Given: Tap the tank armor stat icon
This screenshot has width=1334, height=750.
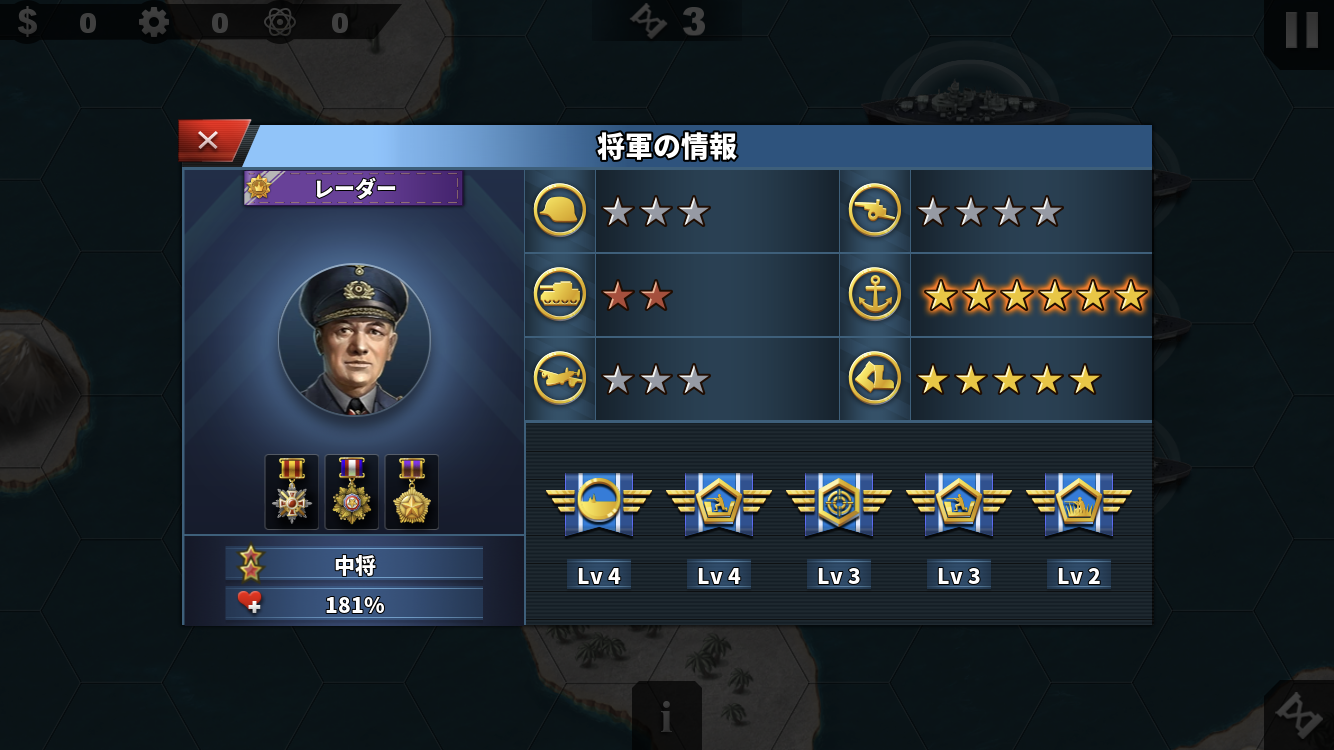Looking at the screenshot, I should [560, 295].
